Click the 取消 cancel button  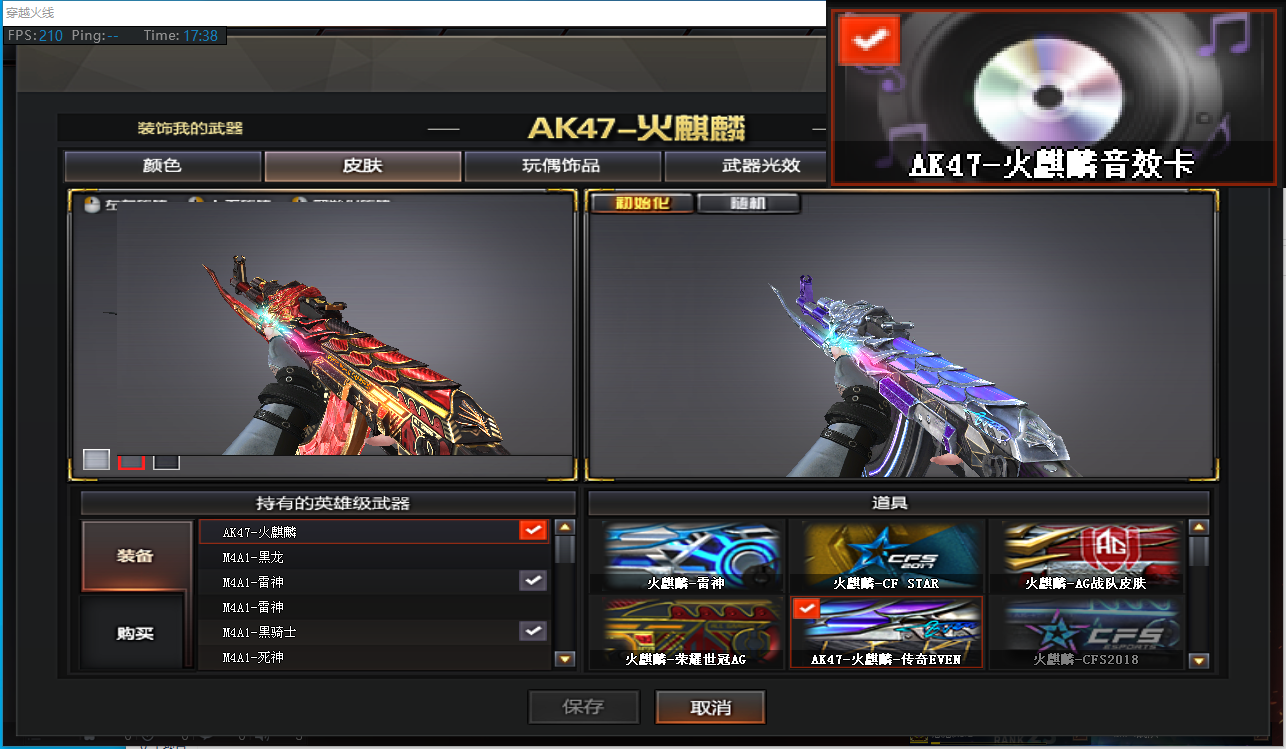(x=710, y=707)
